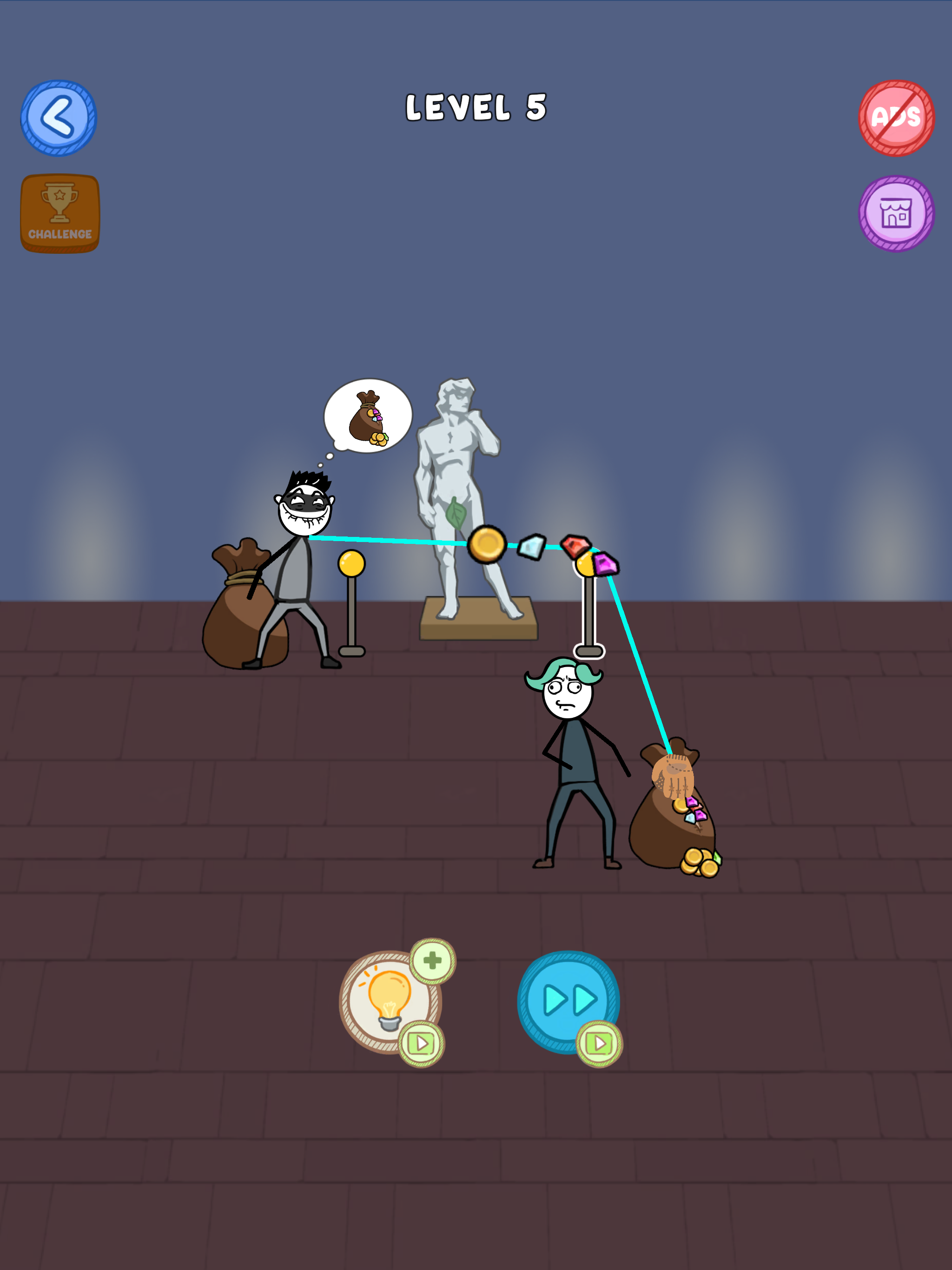Click the blue back arrow button
This screenshot has width=952, height=1270.
59,117
